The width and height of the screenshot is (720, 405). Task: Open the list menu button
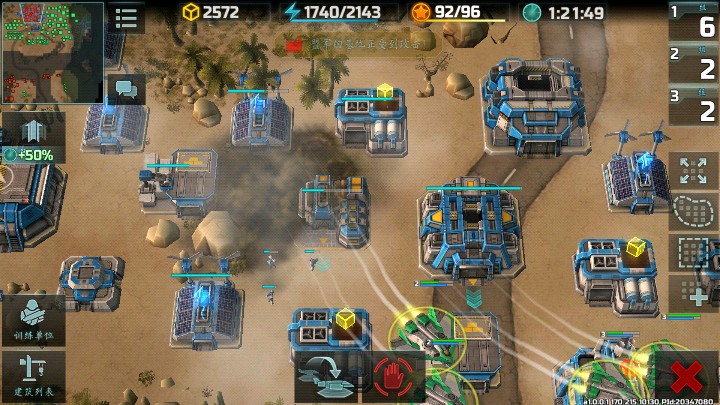click(126, 18)
